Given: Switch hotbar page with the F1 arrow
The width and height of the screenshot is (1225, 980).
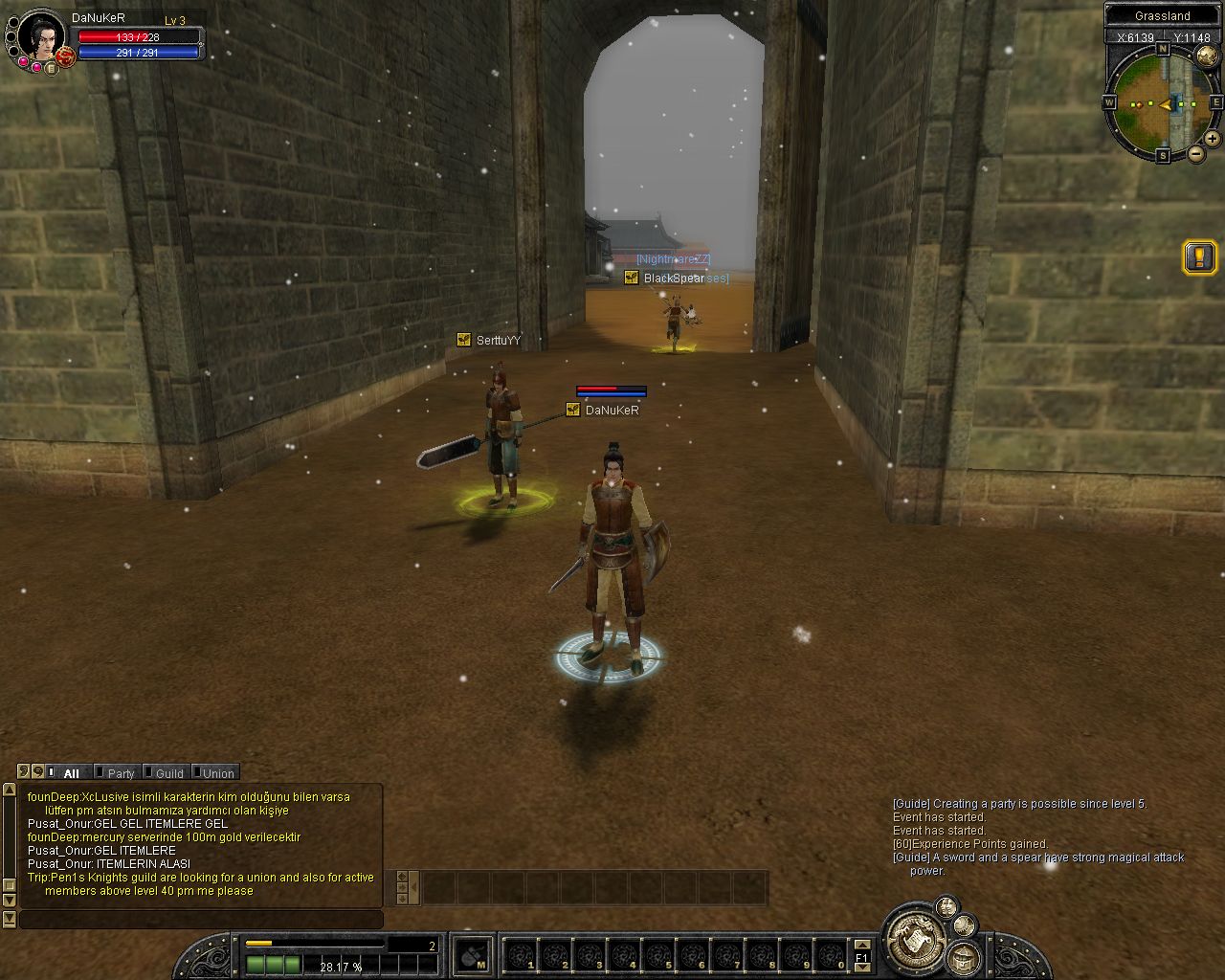Looking at the screenshot, I should (861, 956).
